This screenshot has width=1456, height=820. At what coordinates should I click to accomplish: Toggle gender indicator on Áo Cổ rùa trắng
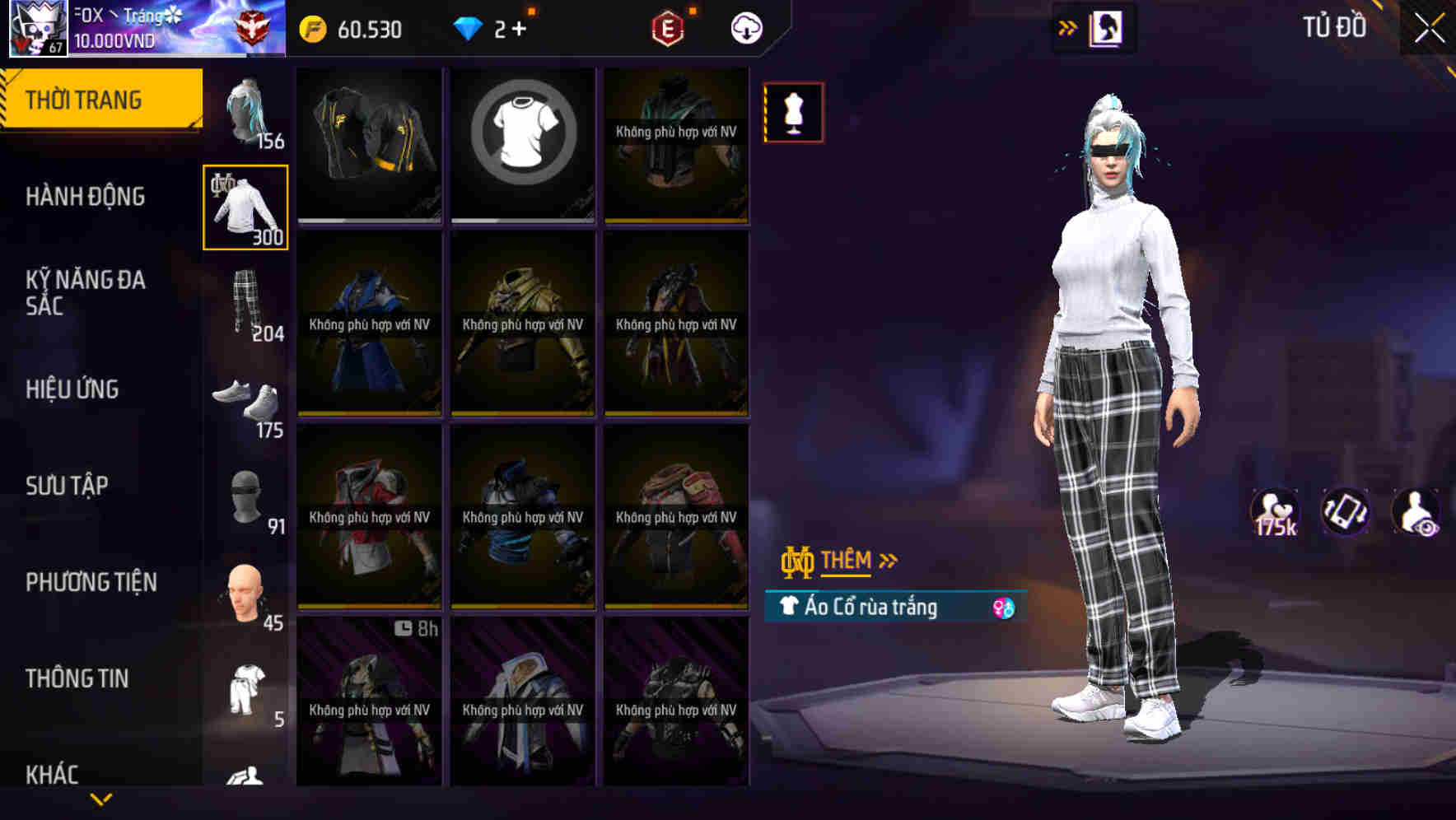pyautogui.click(x=1005, y=608)
